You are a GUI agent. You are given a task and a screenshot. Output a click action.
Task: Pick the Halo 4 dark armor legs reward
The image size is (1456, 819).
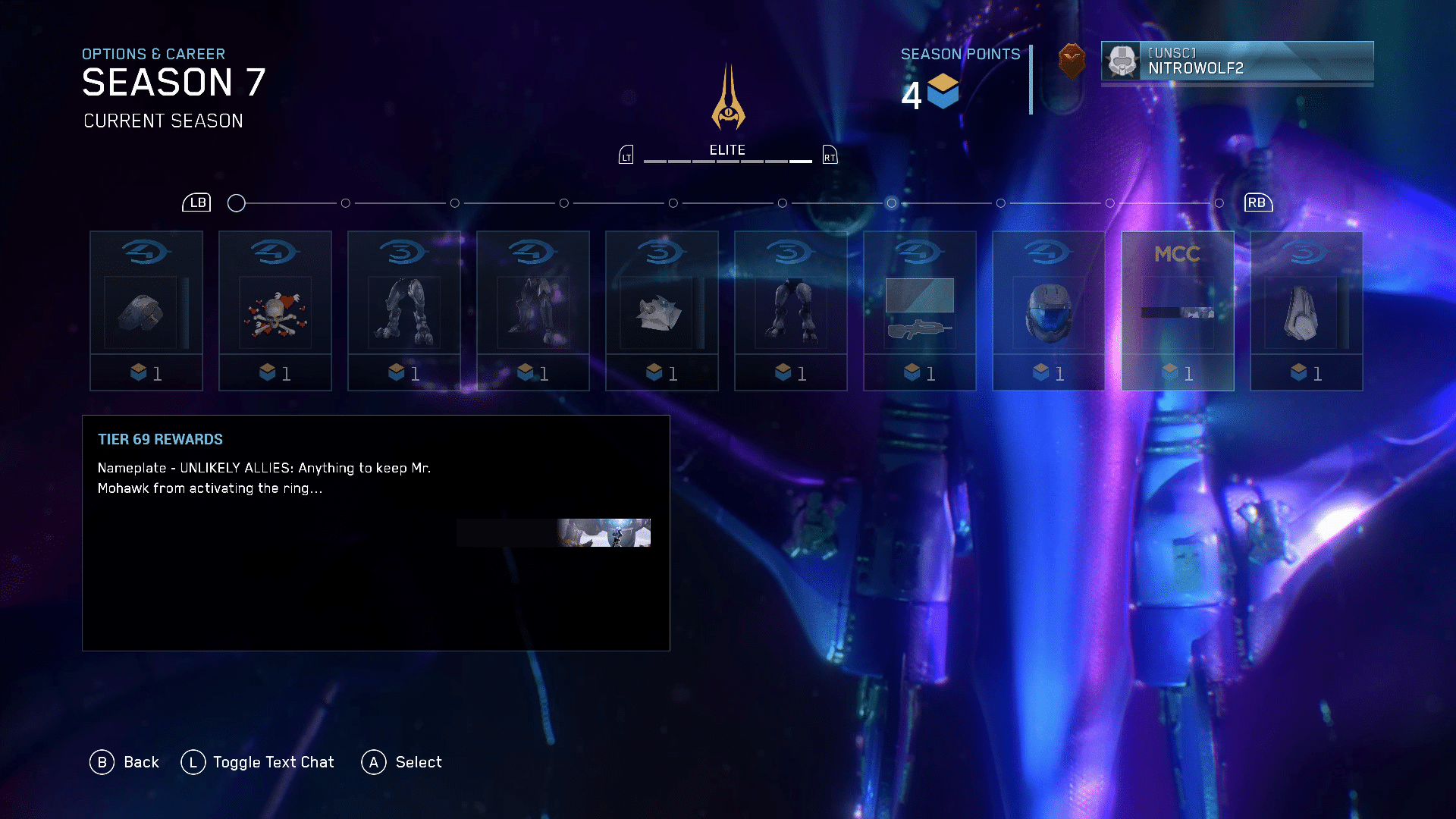[533, 311]
